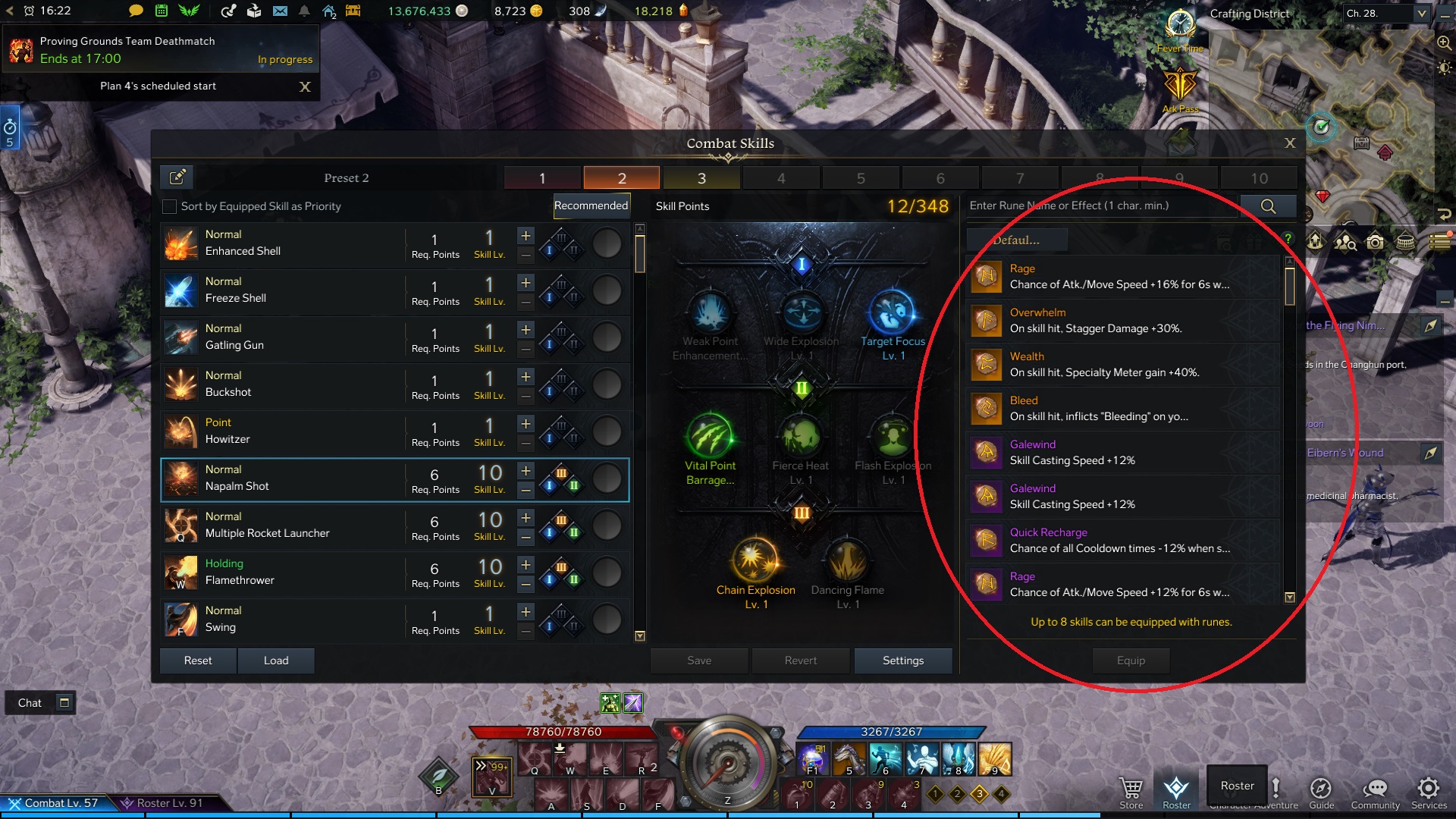Screen dimensions: 1456x819
Task: Enable Sort by Equipped Skill as Priority
Action: (168, 206)
